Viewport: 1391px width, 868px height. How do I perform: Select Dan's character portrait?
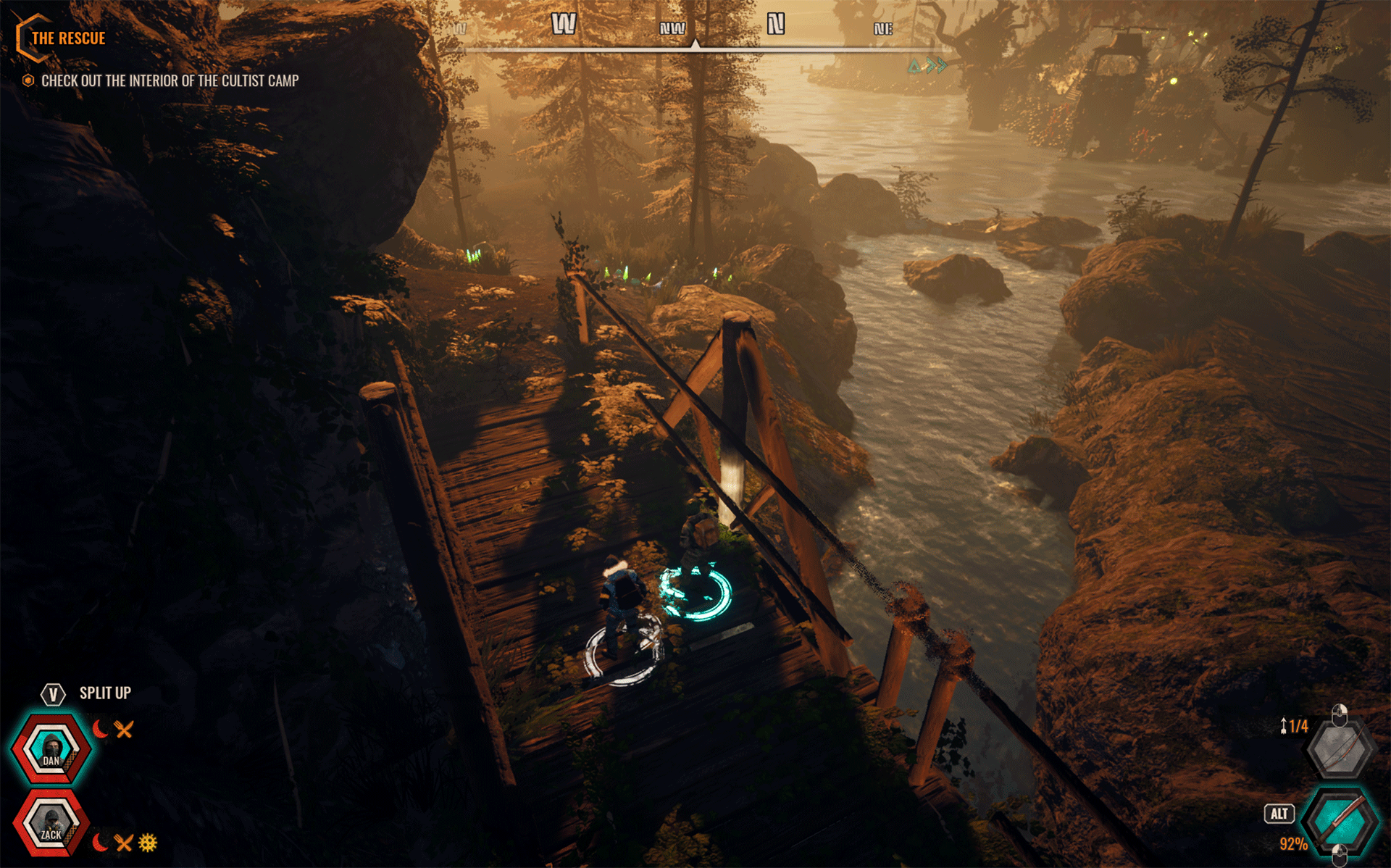pos(51,748)
